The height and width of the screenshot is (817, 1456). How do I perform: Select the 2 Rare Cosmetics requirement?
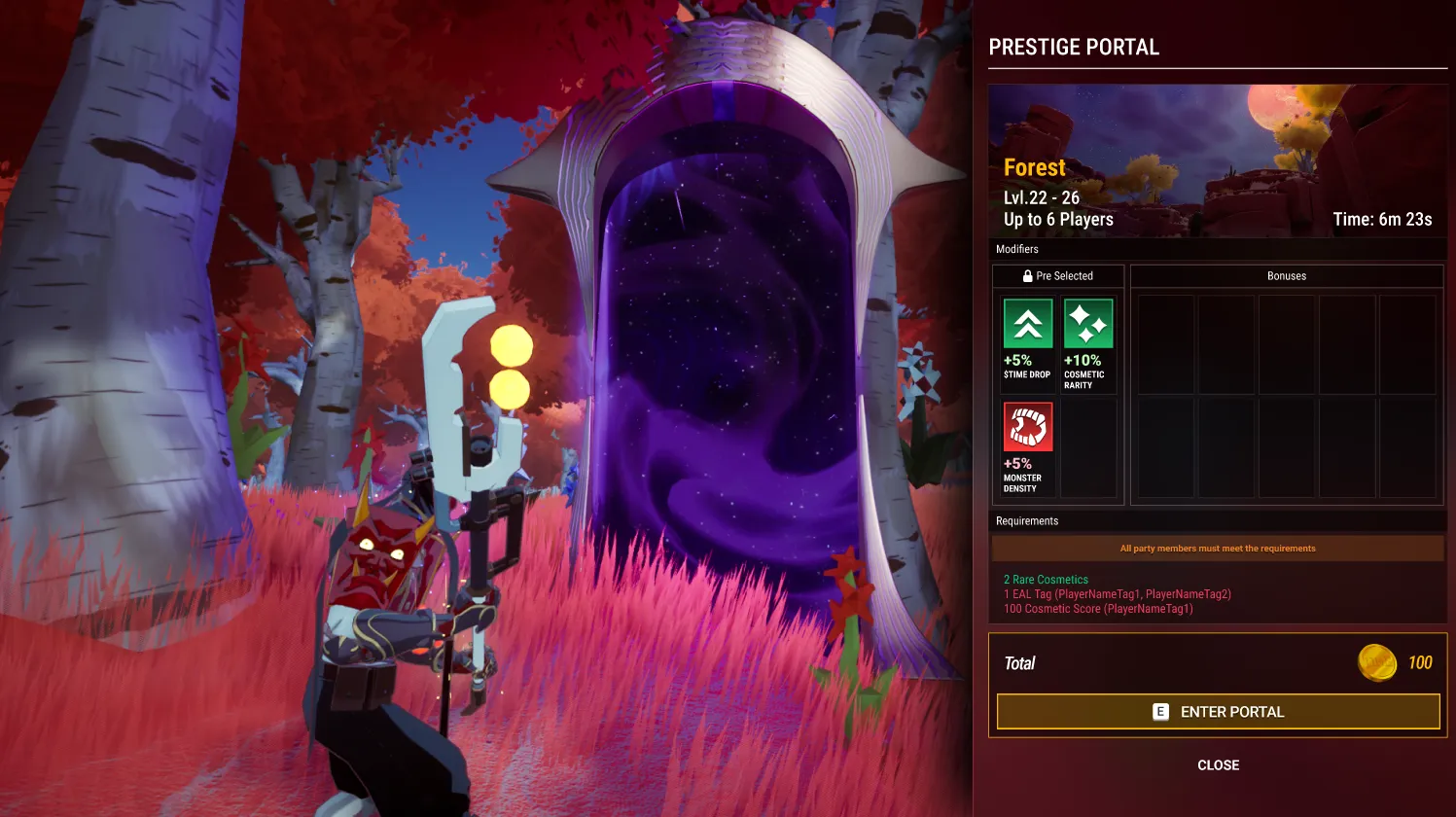coord(1045,579)
